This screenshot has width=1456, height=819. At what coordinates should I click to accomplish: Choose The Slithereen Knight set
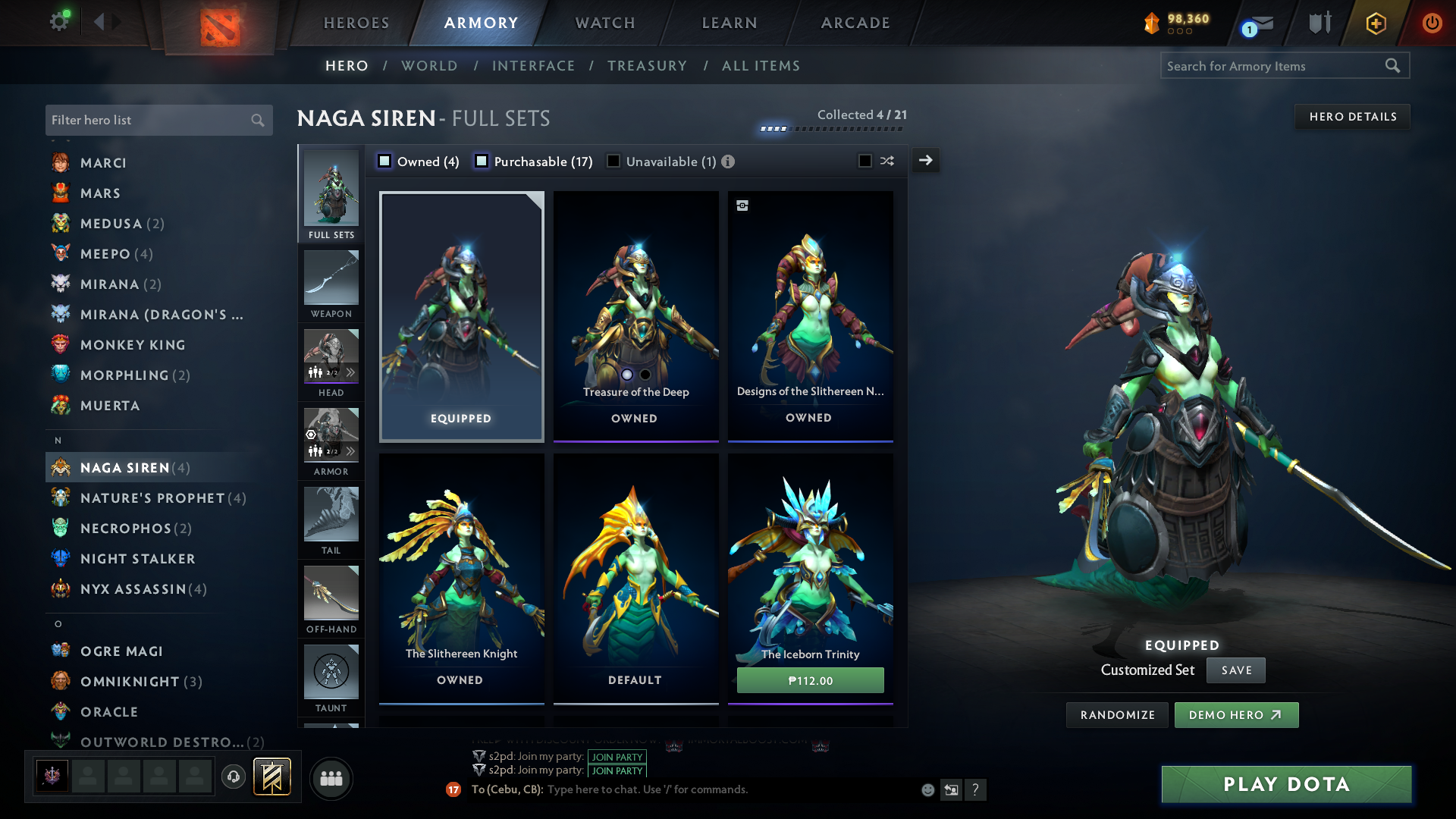point(461,578)
